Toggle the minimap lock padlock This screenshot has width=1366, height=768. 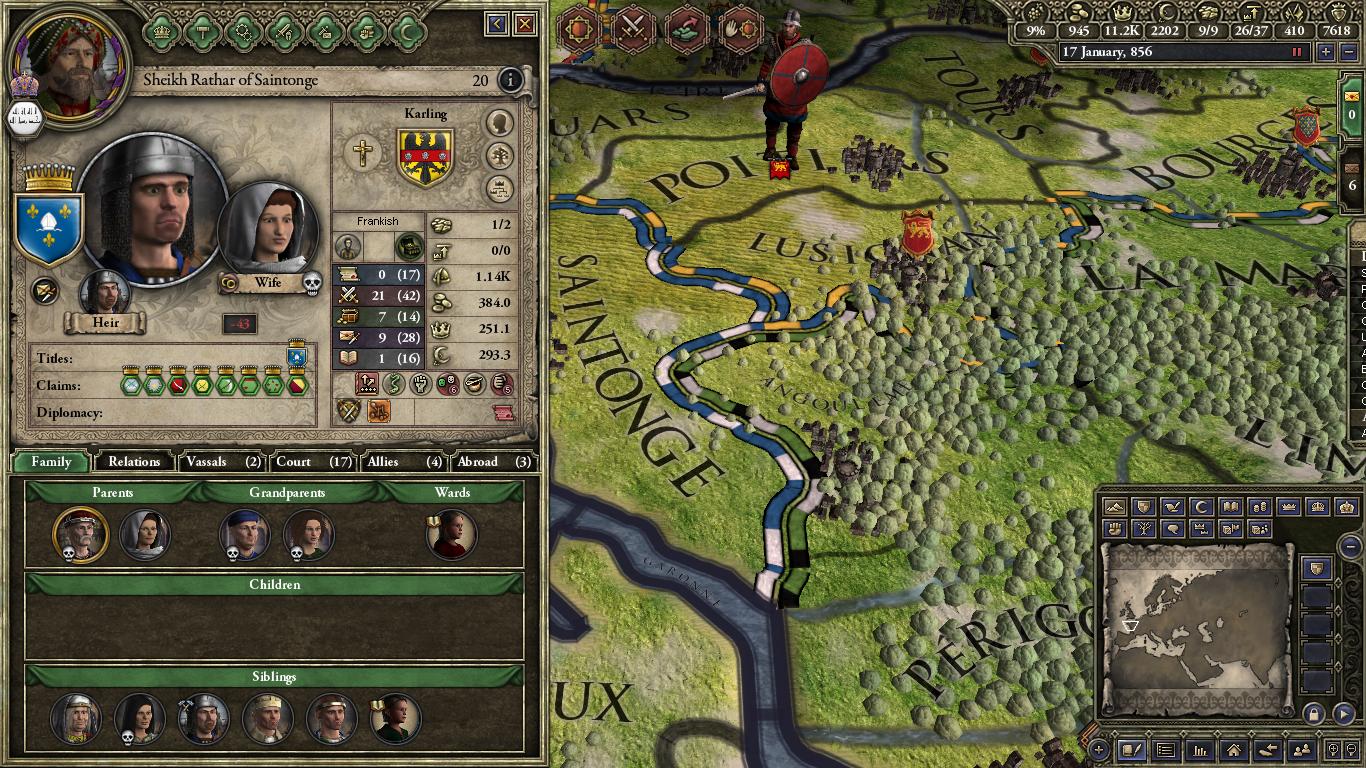(1313, 713)
